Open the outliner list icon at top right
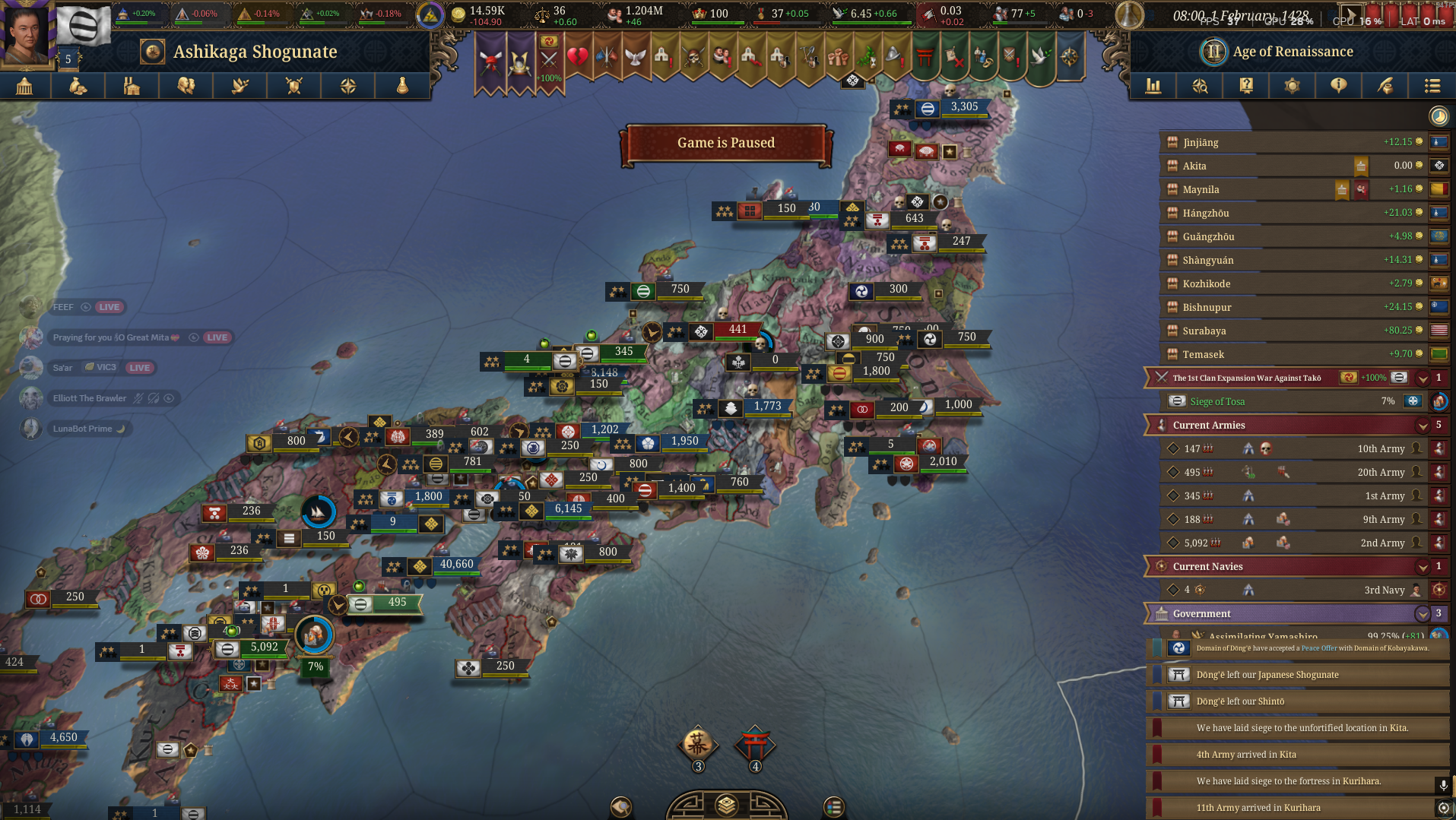Screen dimensions: 1456x820 1432,86
